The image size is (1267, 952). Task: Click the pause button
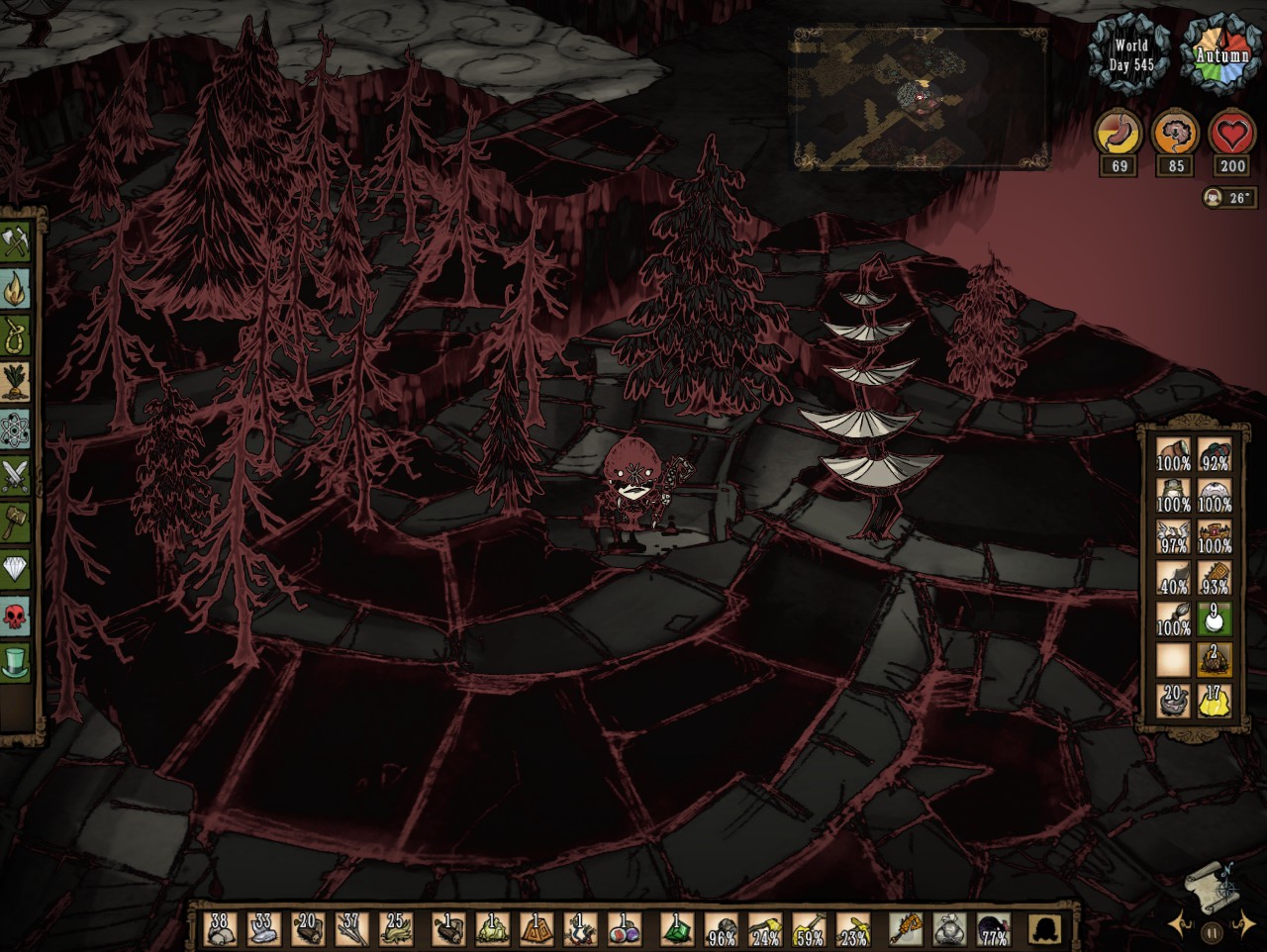tap(1212, 931)
